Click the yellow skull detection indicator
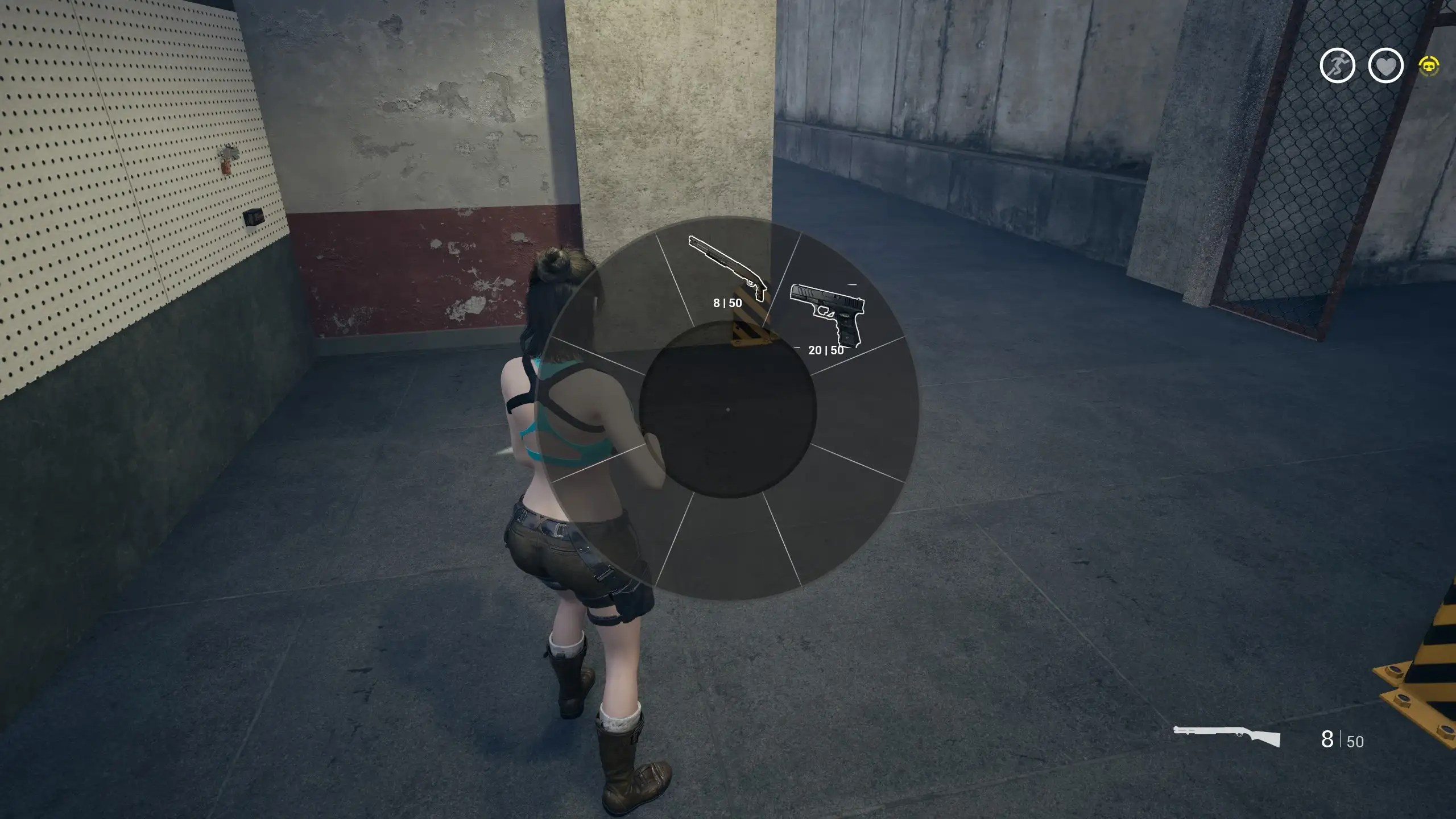 point(1431,67)
